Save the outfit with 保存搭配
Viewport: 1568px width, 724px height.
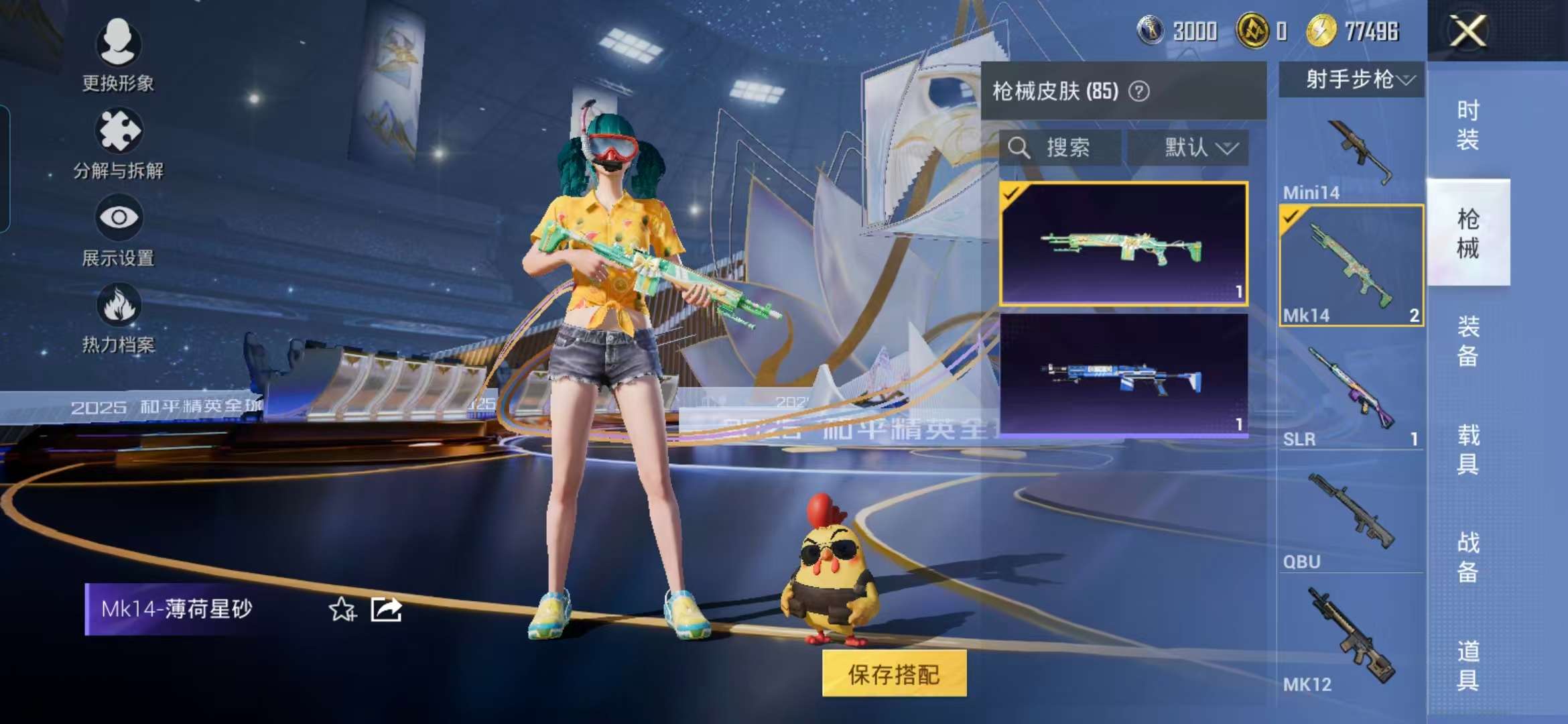coord(894,674)
